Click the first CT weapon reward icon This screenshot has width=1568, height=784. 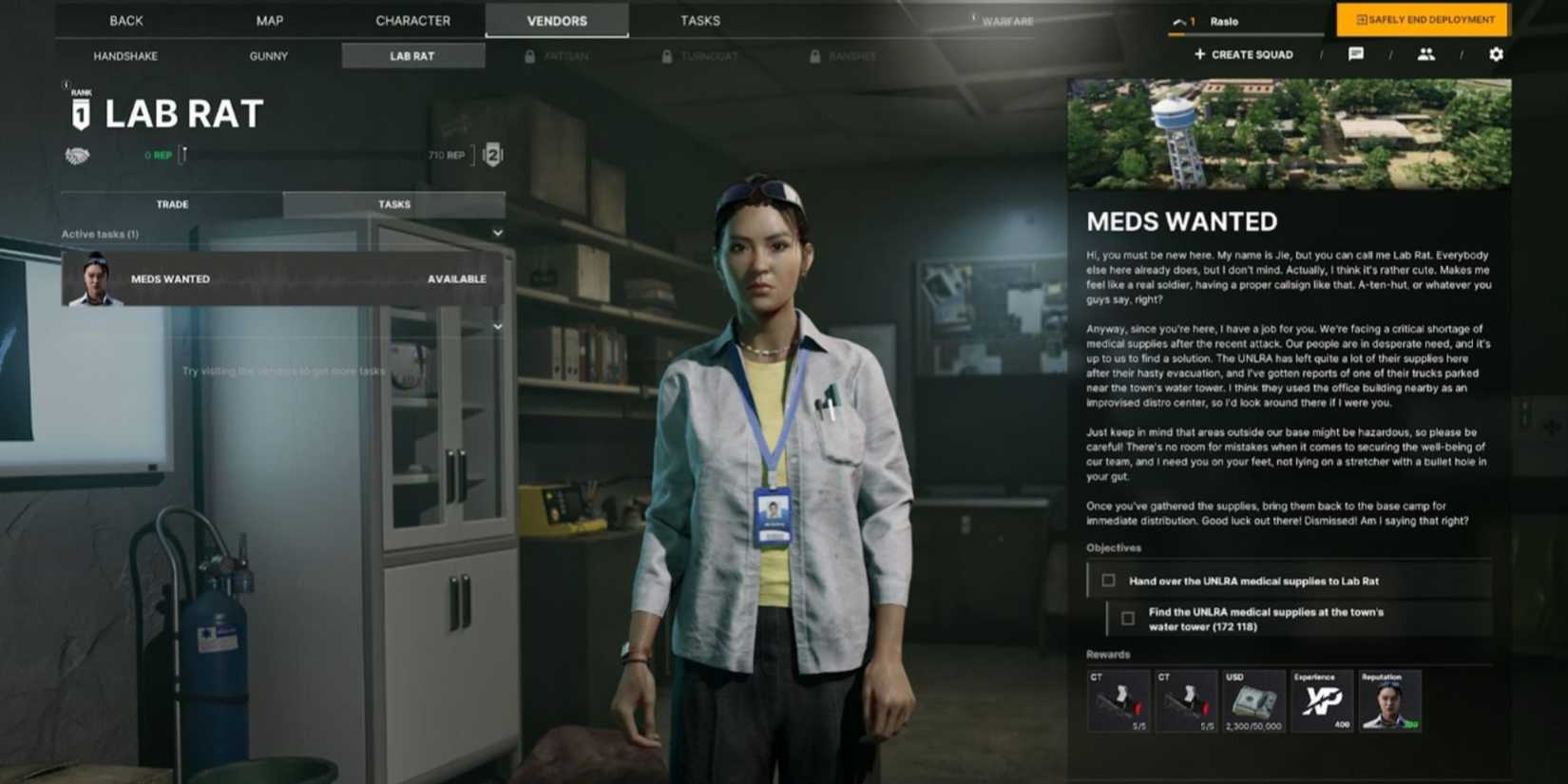pos(1118,700)
